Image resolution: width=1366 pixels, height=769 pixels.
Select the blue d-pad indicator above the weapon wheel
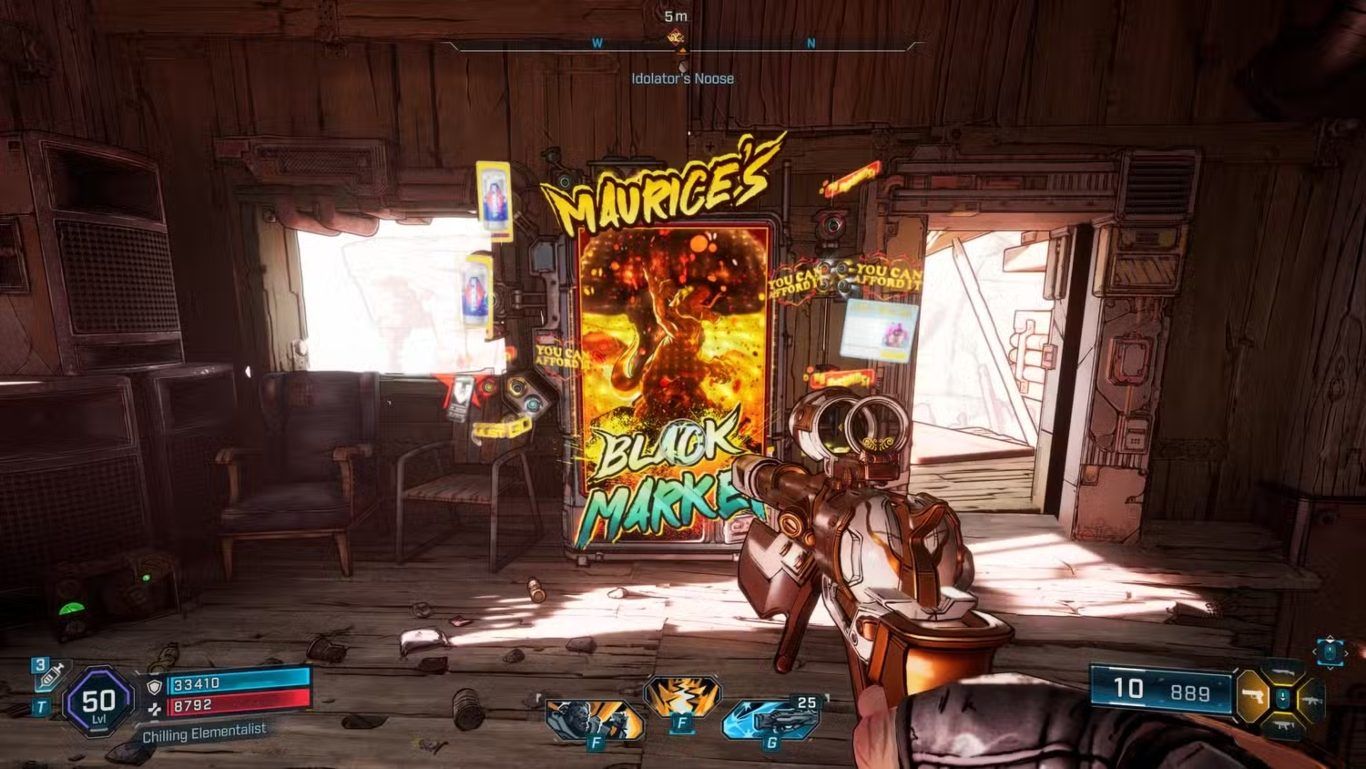1330,651
